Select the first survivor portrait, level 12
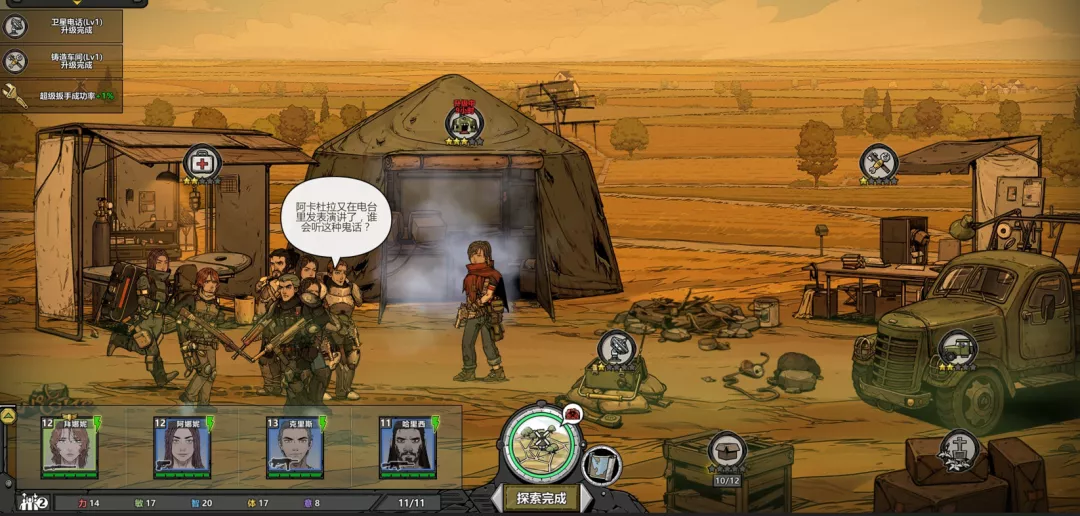Image resolution: width=1080 pixels, height=516 pixels. [x=70, y=447]
